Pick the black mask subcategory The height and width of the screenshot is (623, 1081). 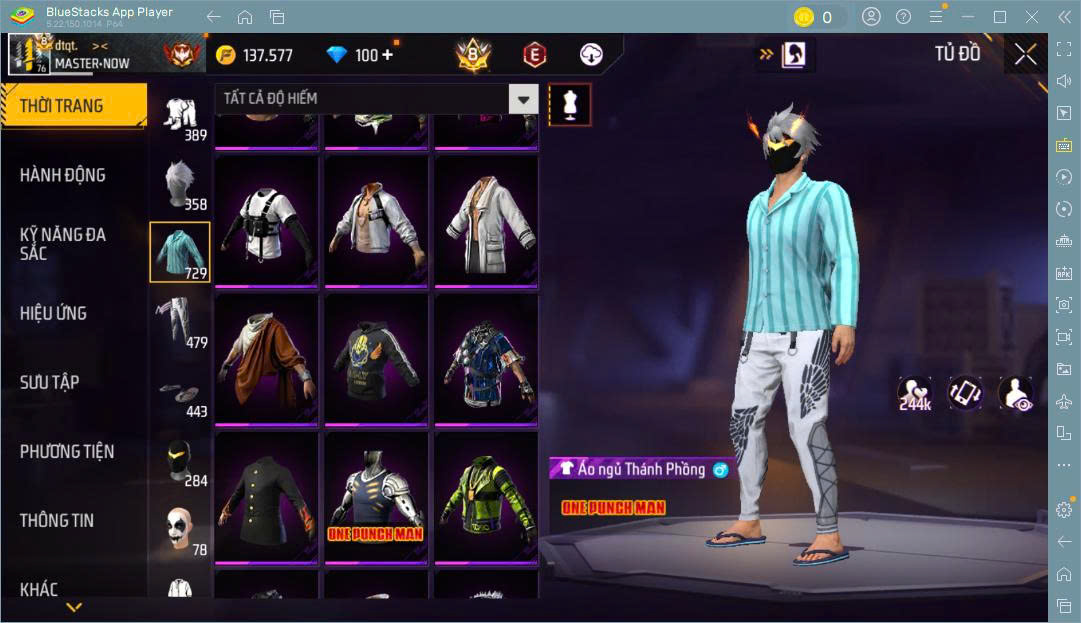(180, 463)
